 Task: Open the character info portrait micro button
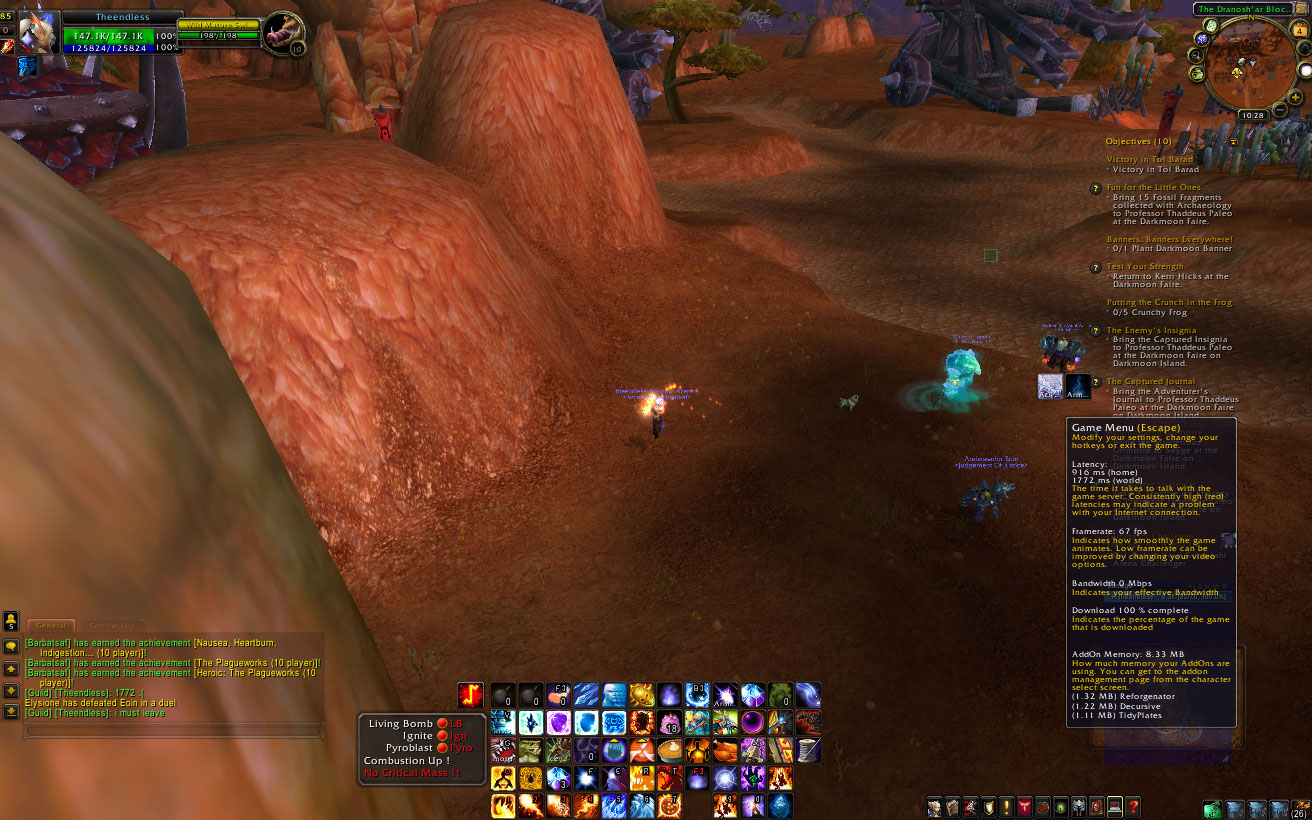(x=933, y=807)
